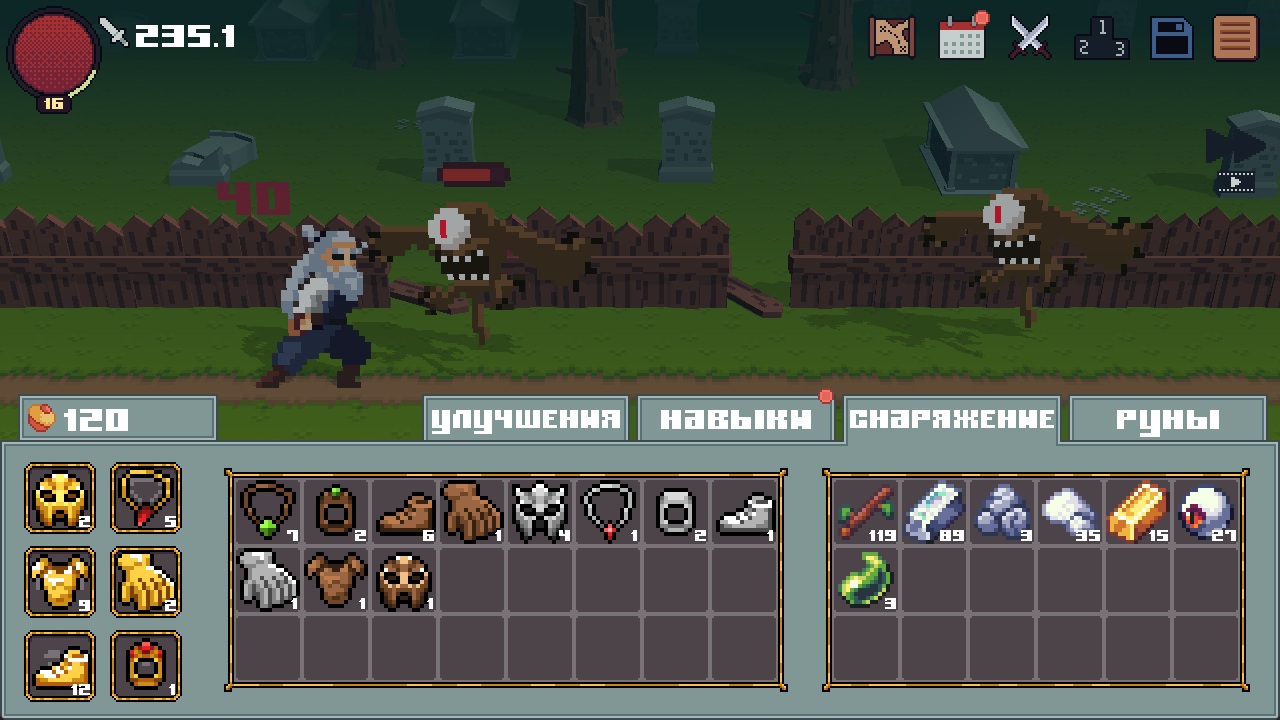Select the equipped golden chest armor
1280x720 pixels.
61,582
